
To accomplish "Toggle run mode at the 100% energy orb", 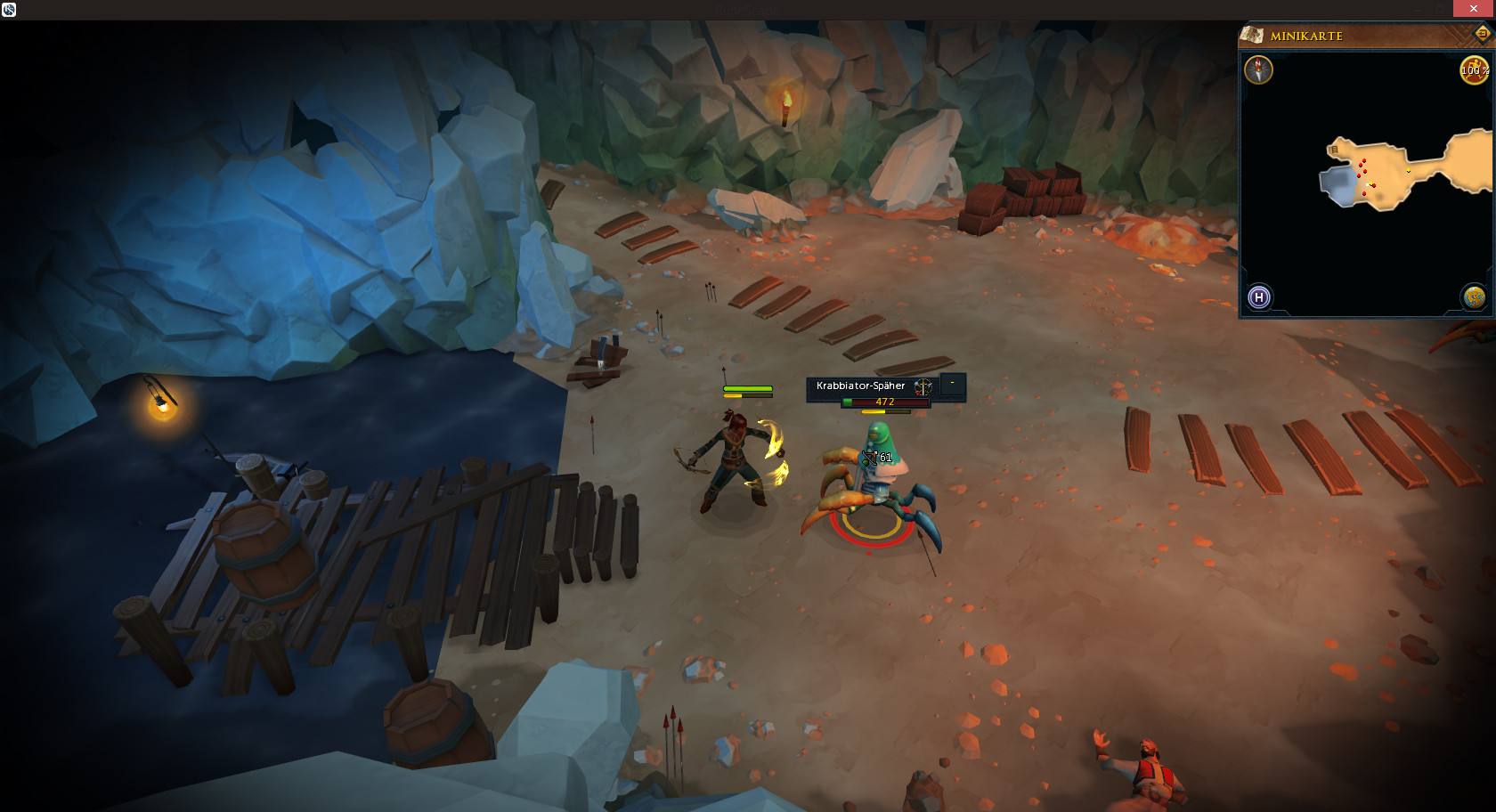I will point(1474,70).
